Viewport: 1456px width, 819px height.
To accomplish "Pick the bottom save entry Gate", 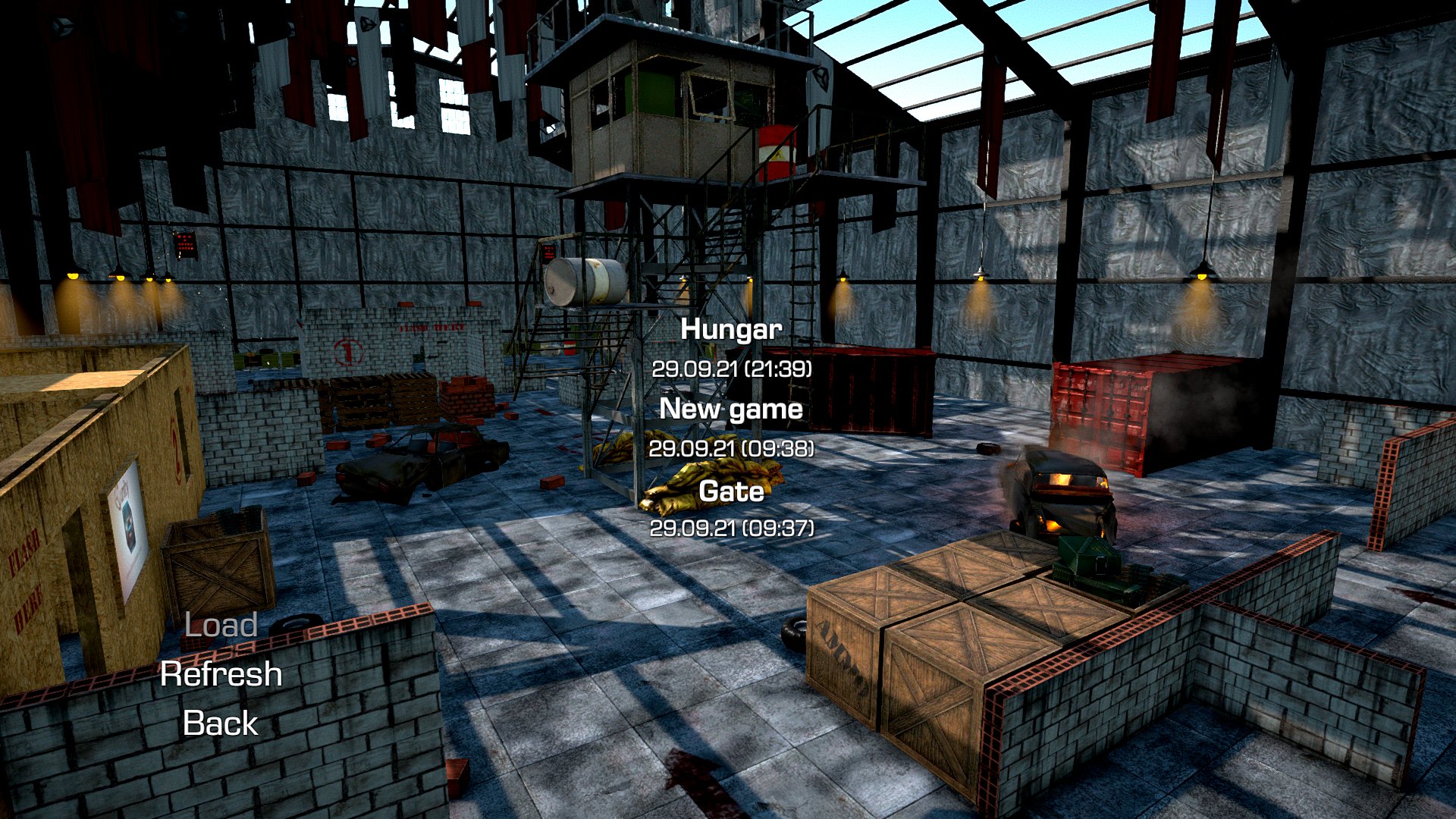I will click(x=731, y=492).
